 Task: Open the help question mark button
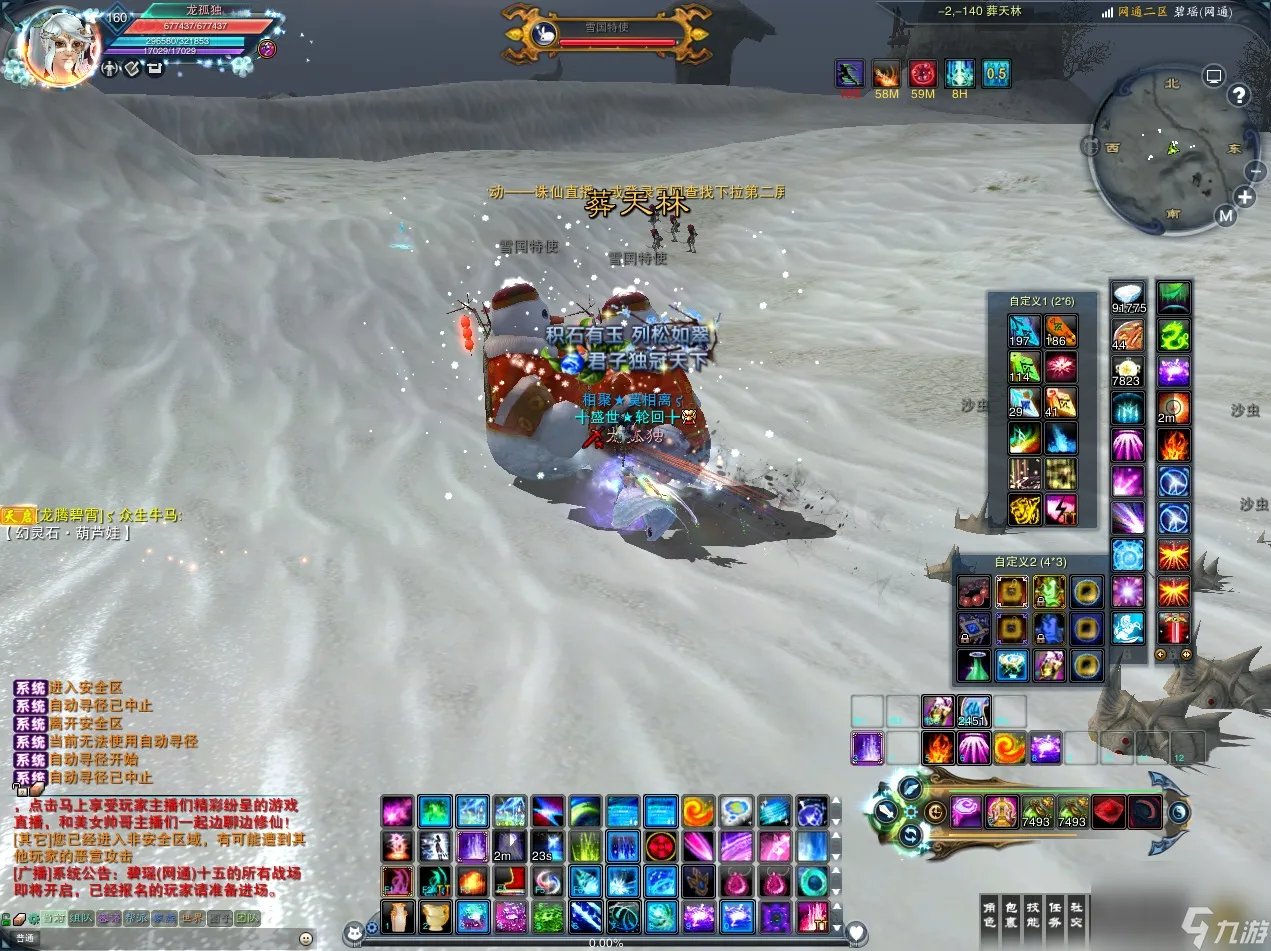coord(1239,95)
